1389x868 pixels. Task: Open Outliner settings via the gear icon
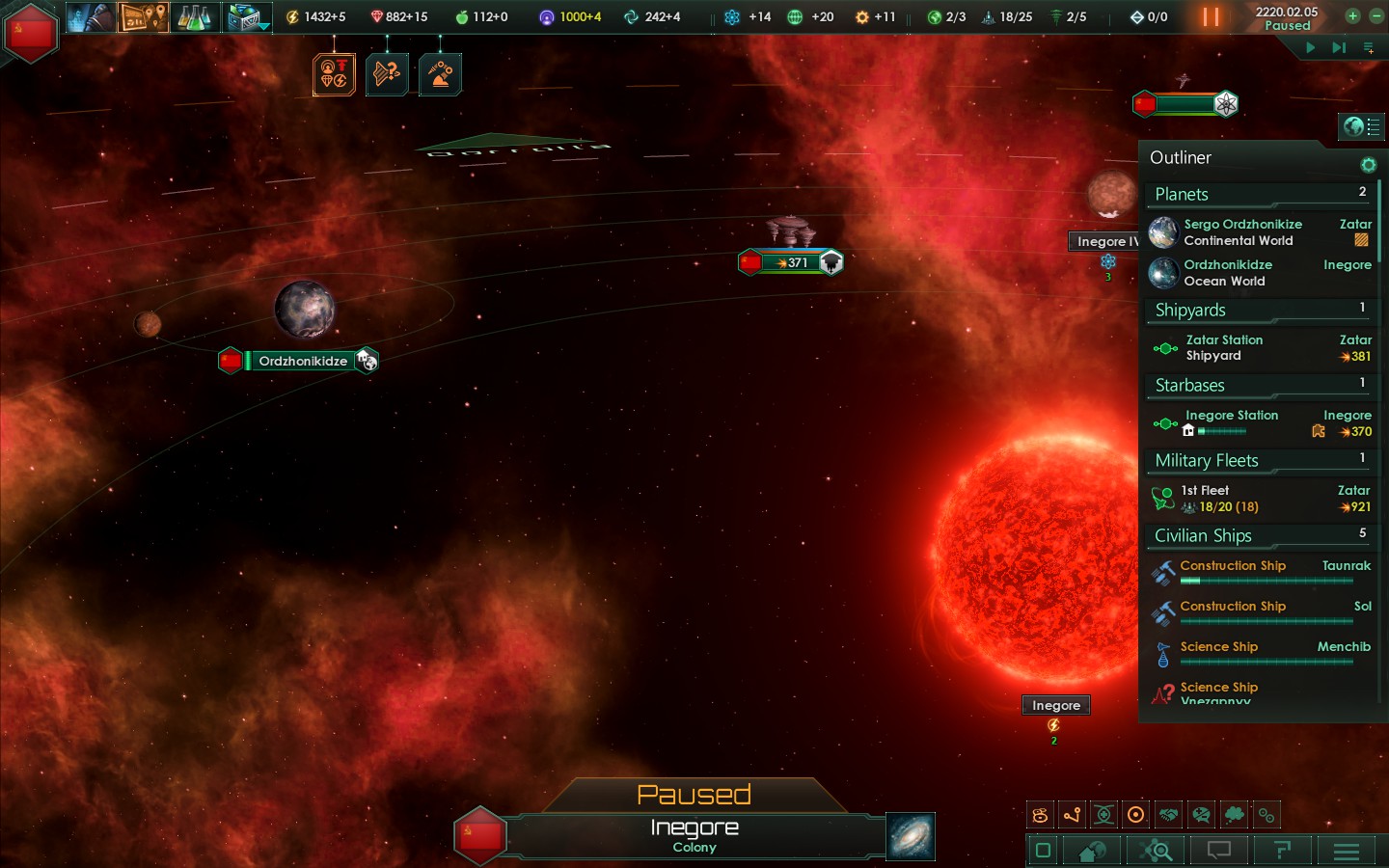1369,165
